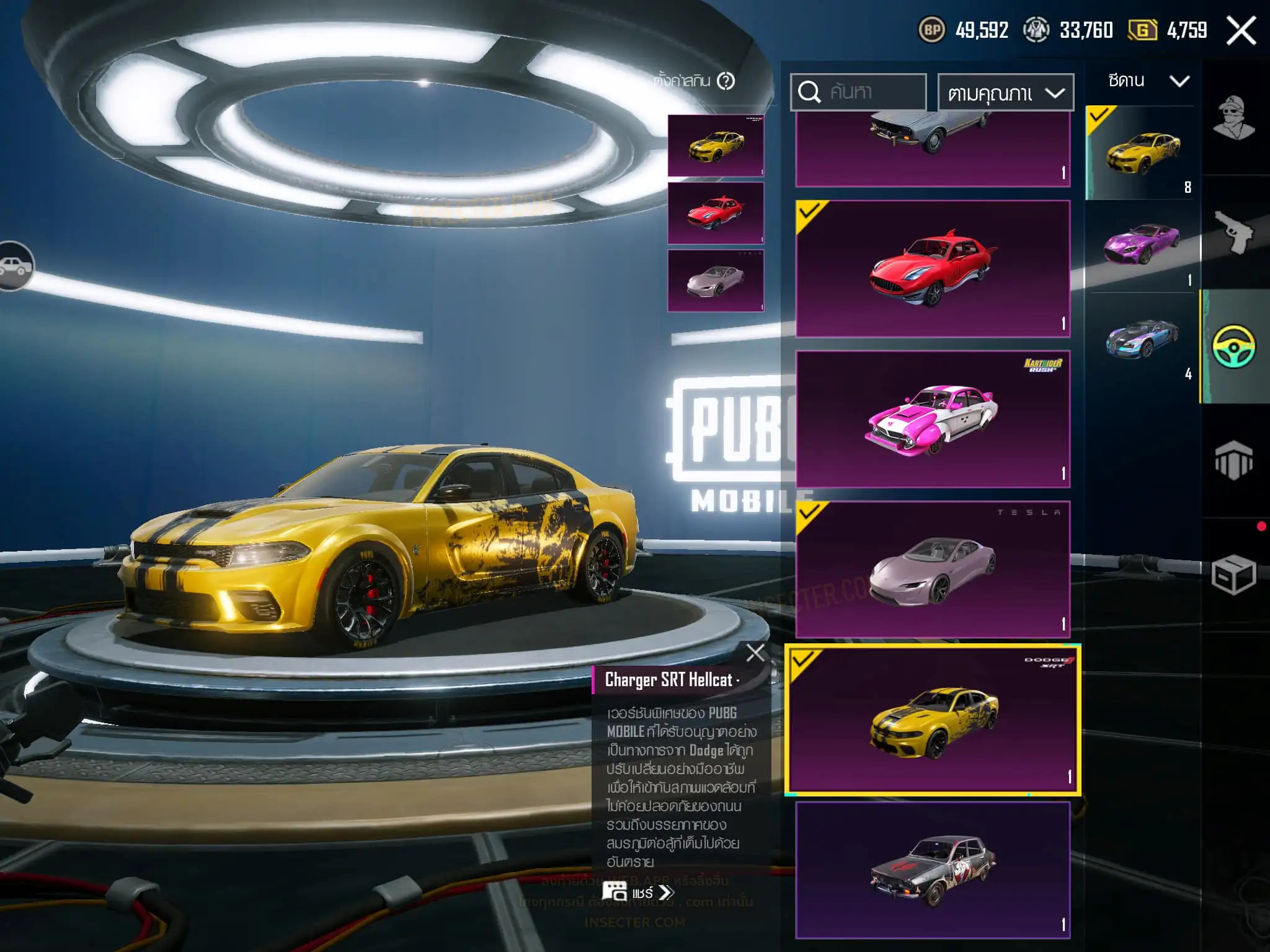
Task: Choose the pink KartRider Rush car skin
Action: point(933,419)
